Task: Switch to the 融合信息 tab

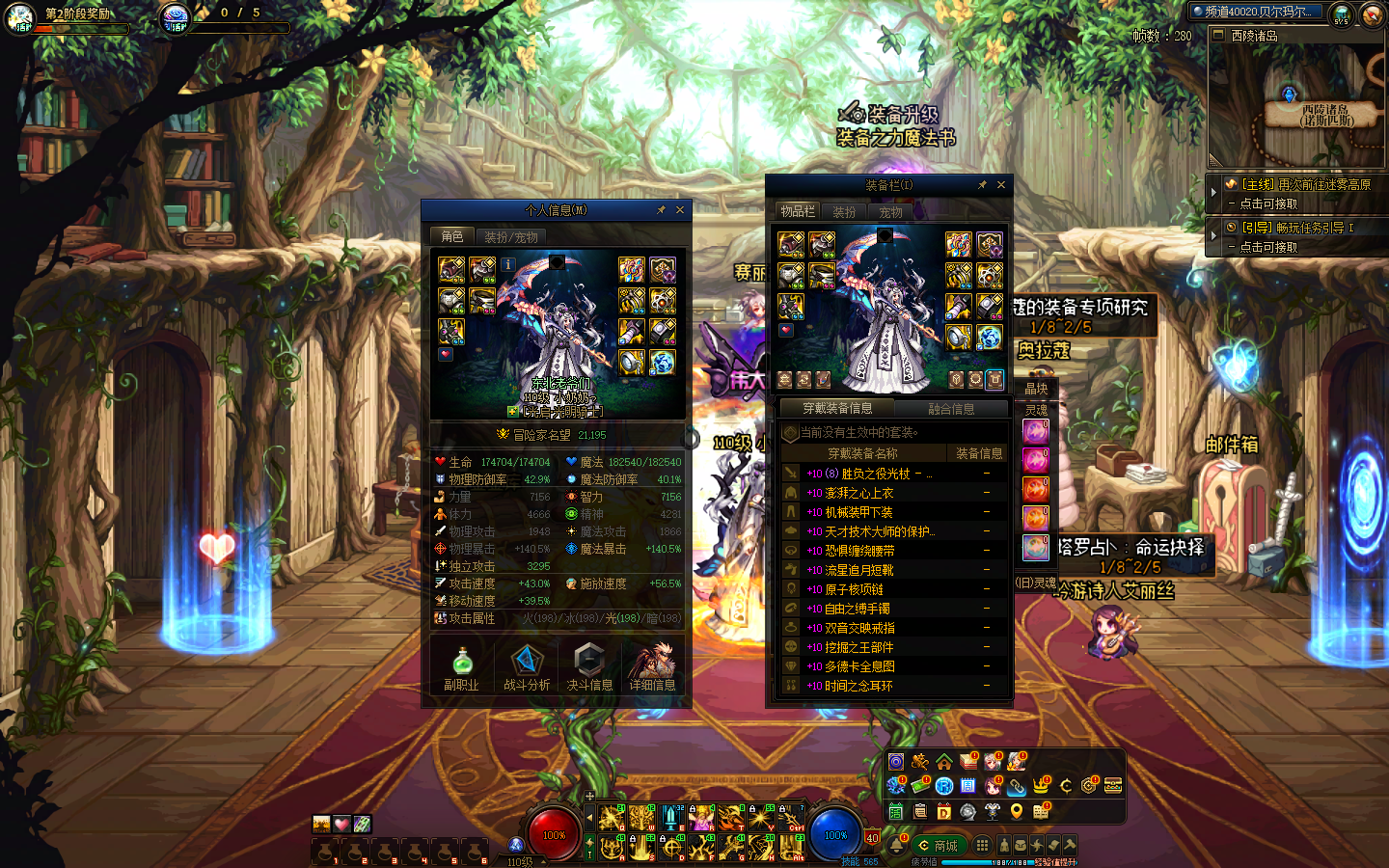Action: (951, 409)
